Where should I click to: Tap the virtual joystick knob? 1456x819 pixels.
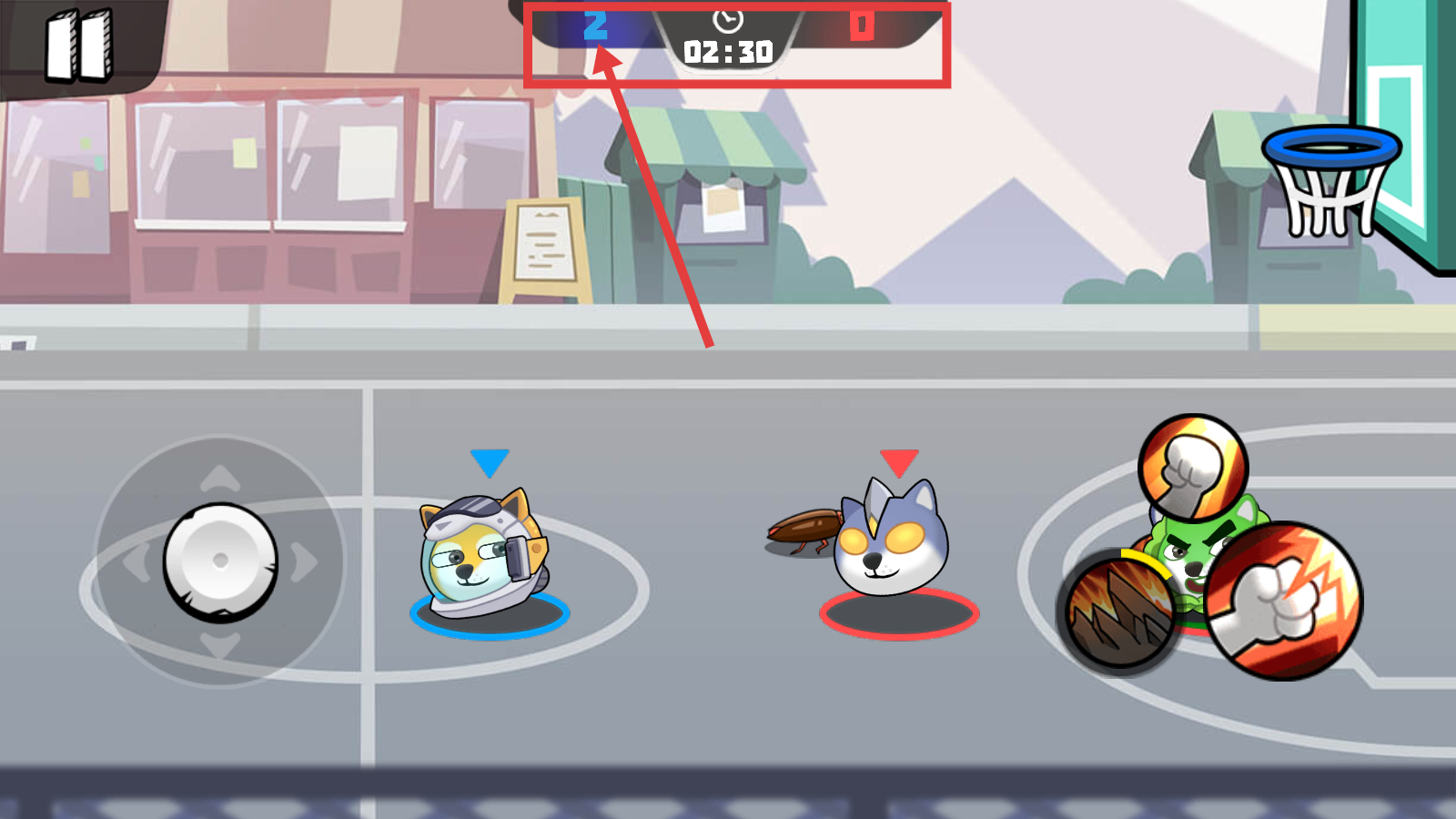click(x=220, y=561)
